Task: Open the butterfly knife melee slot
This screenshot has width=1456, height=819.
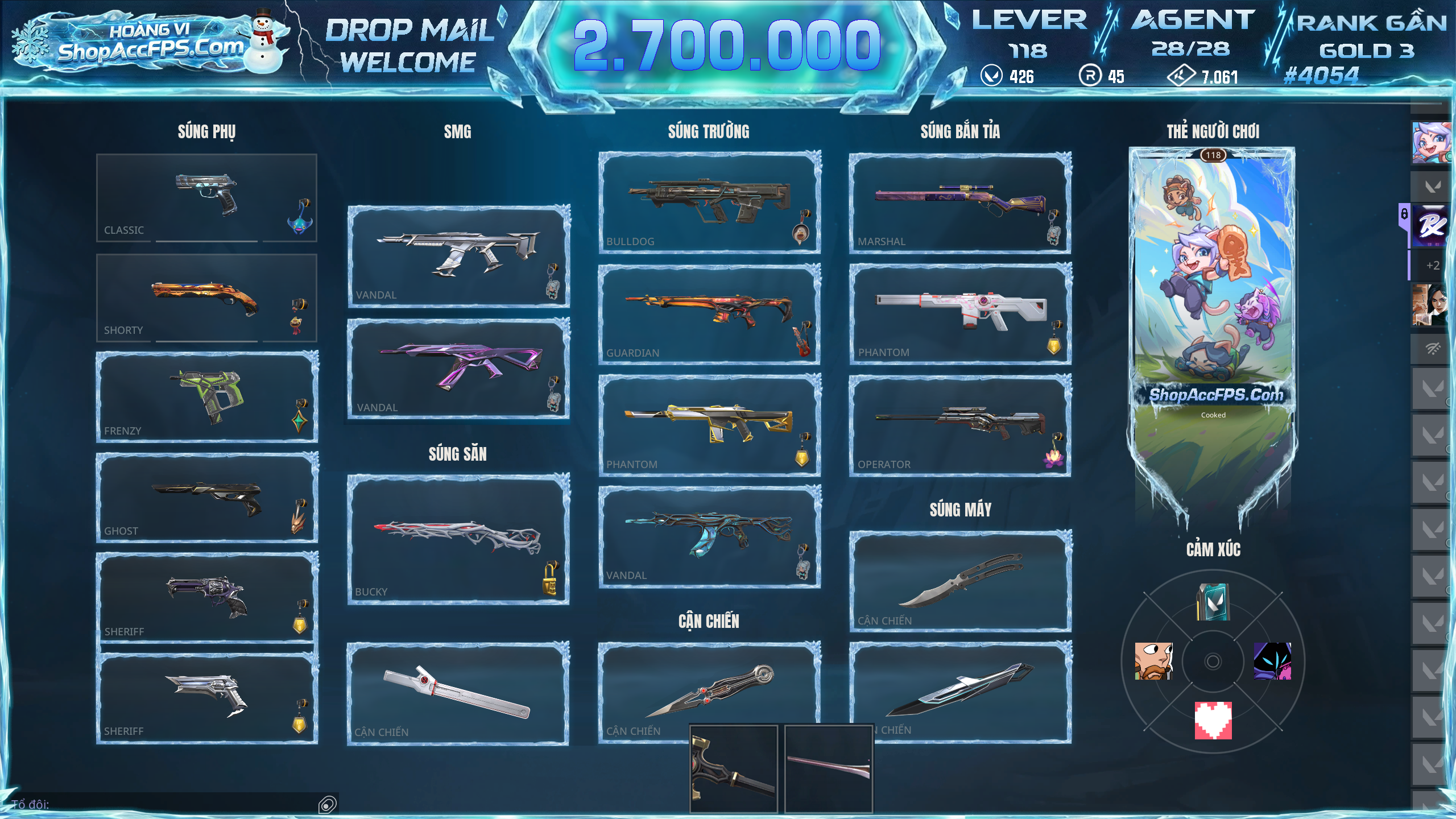Action: point(960,581)
